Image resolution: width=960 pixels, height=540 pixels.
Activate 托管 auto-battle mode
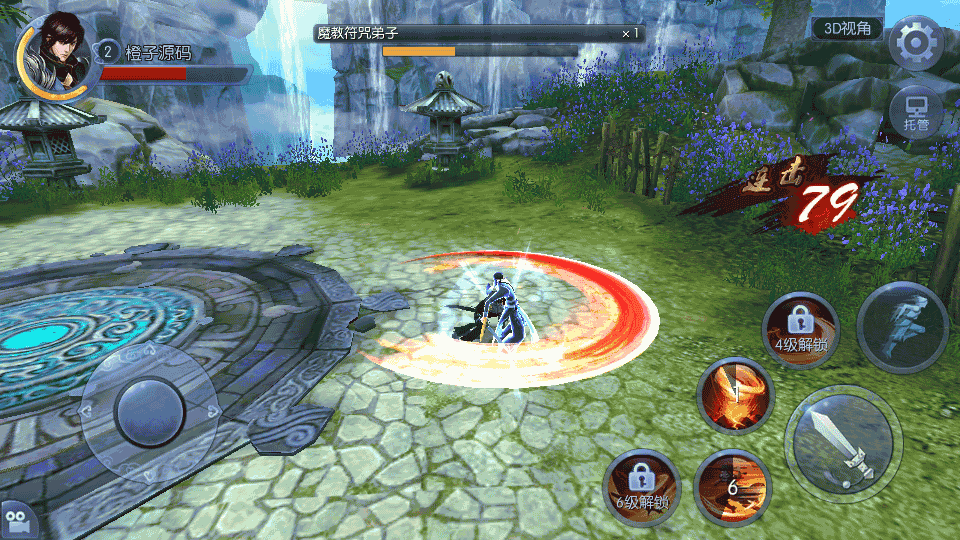pos(916,110)
